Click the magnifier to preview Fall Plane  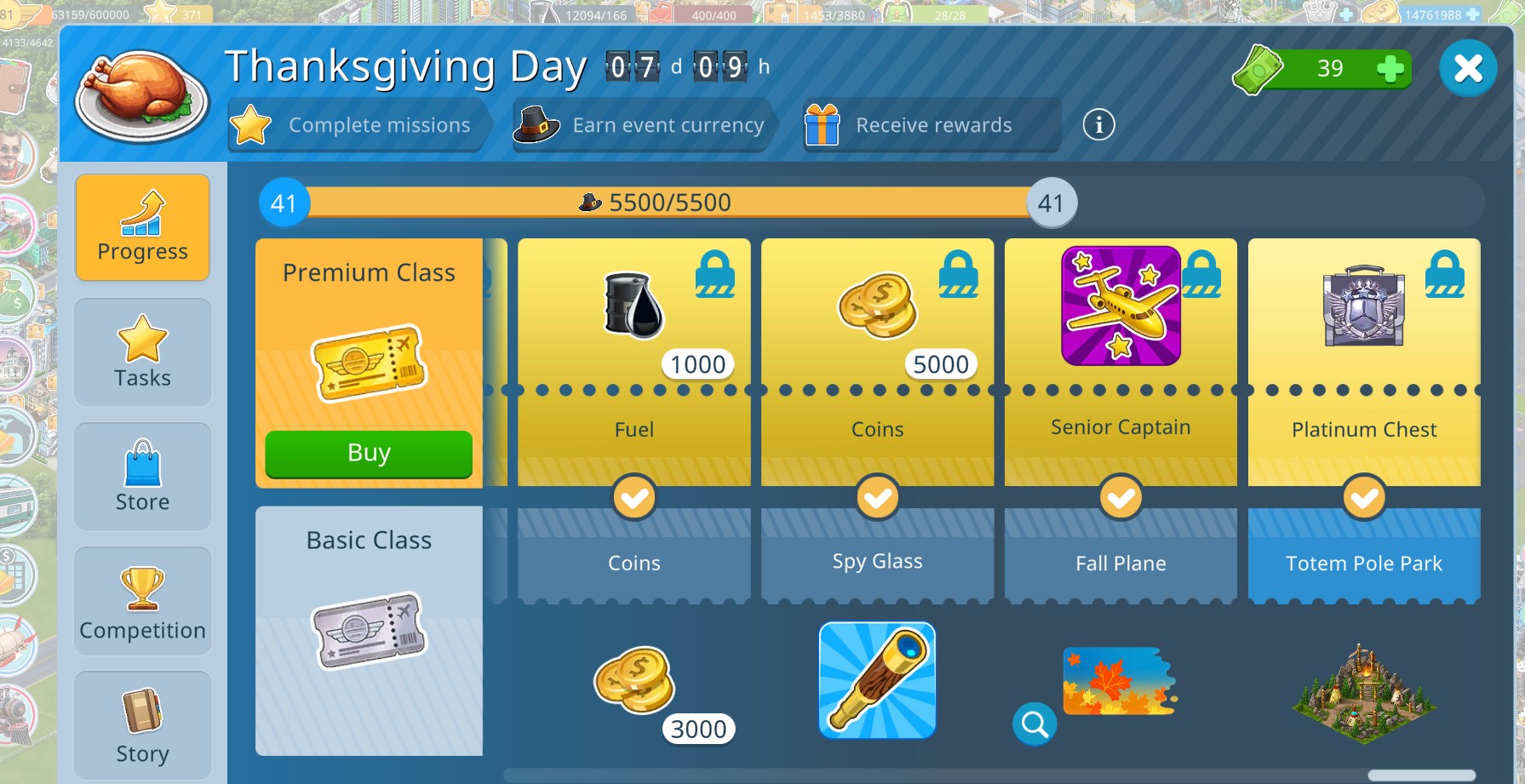[x=1035, y=724]
